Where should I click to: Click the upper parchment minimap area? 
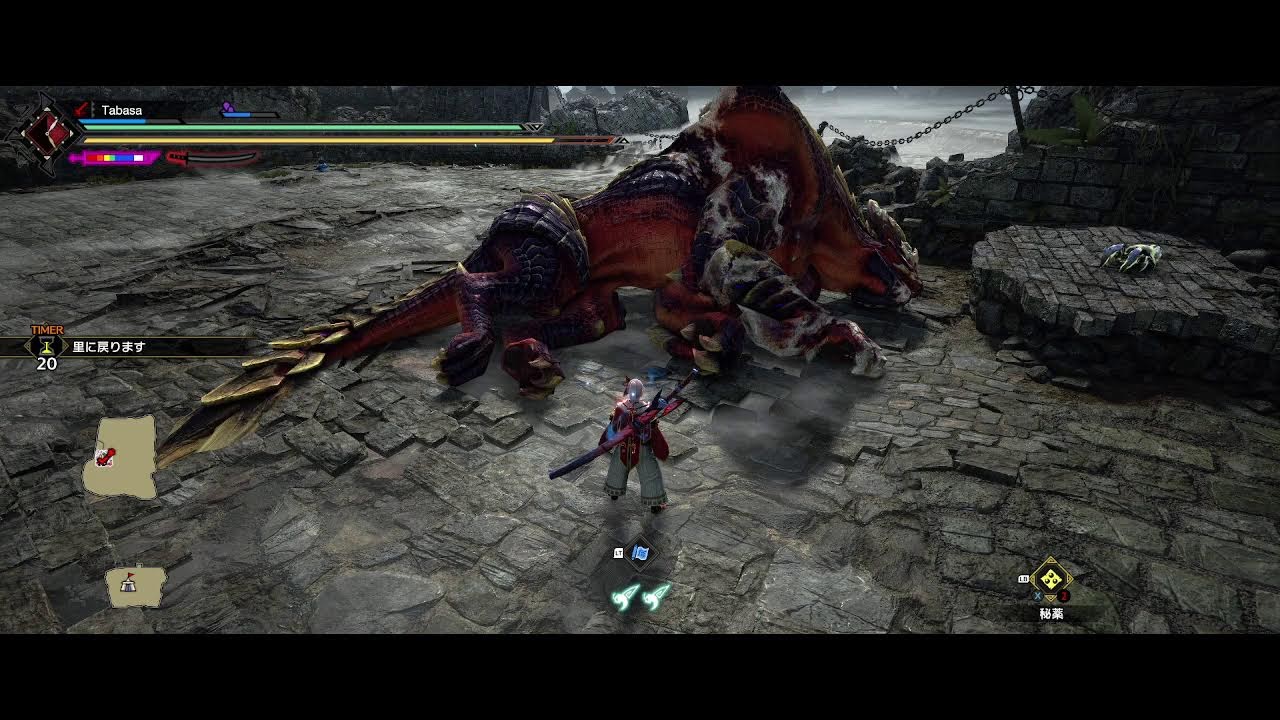pos(124,458)
